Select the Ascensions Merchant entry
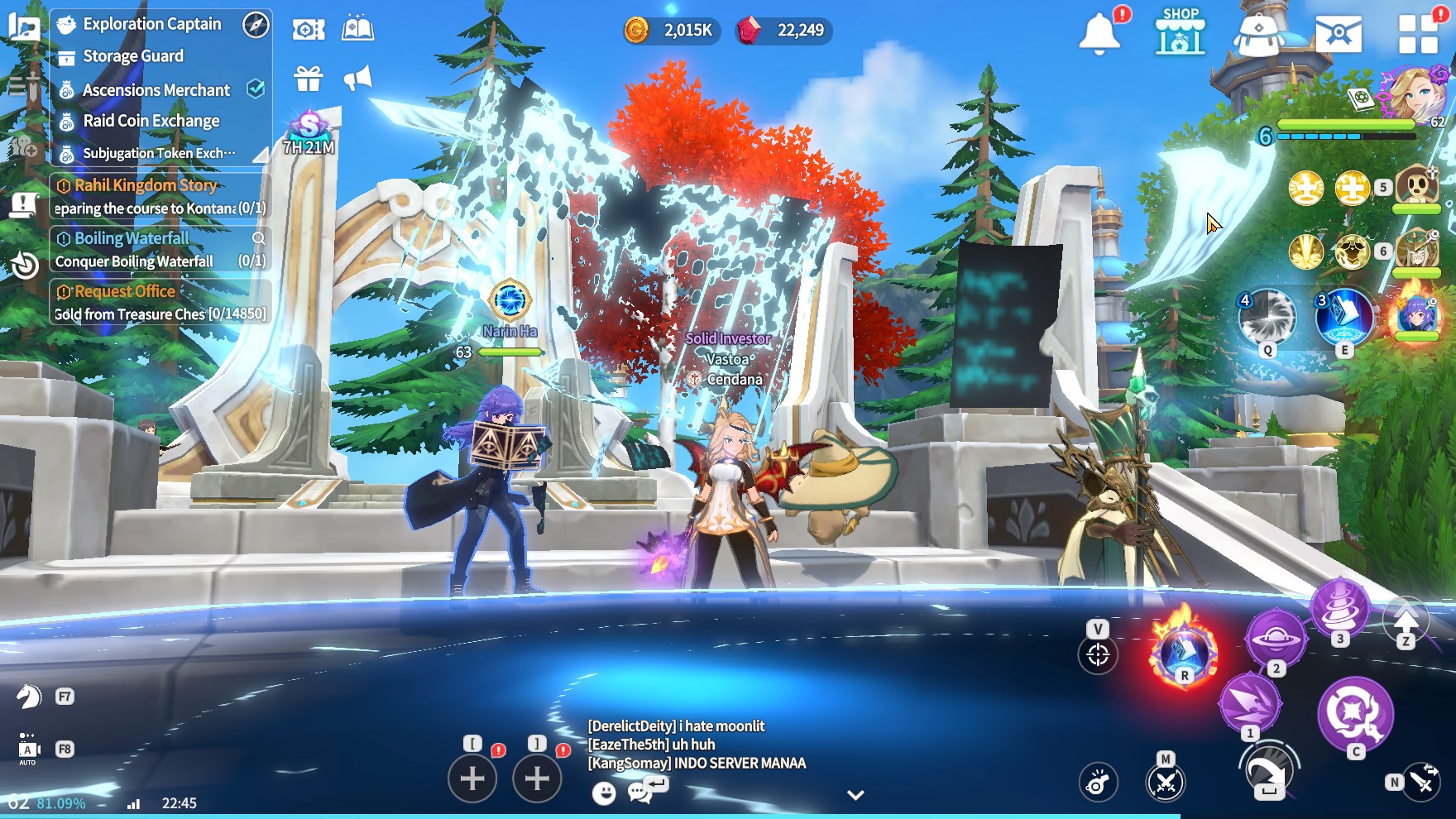The height and width of the screenshot is (819, 1456). pyautogui.click(x=156, y=89)
